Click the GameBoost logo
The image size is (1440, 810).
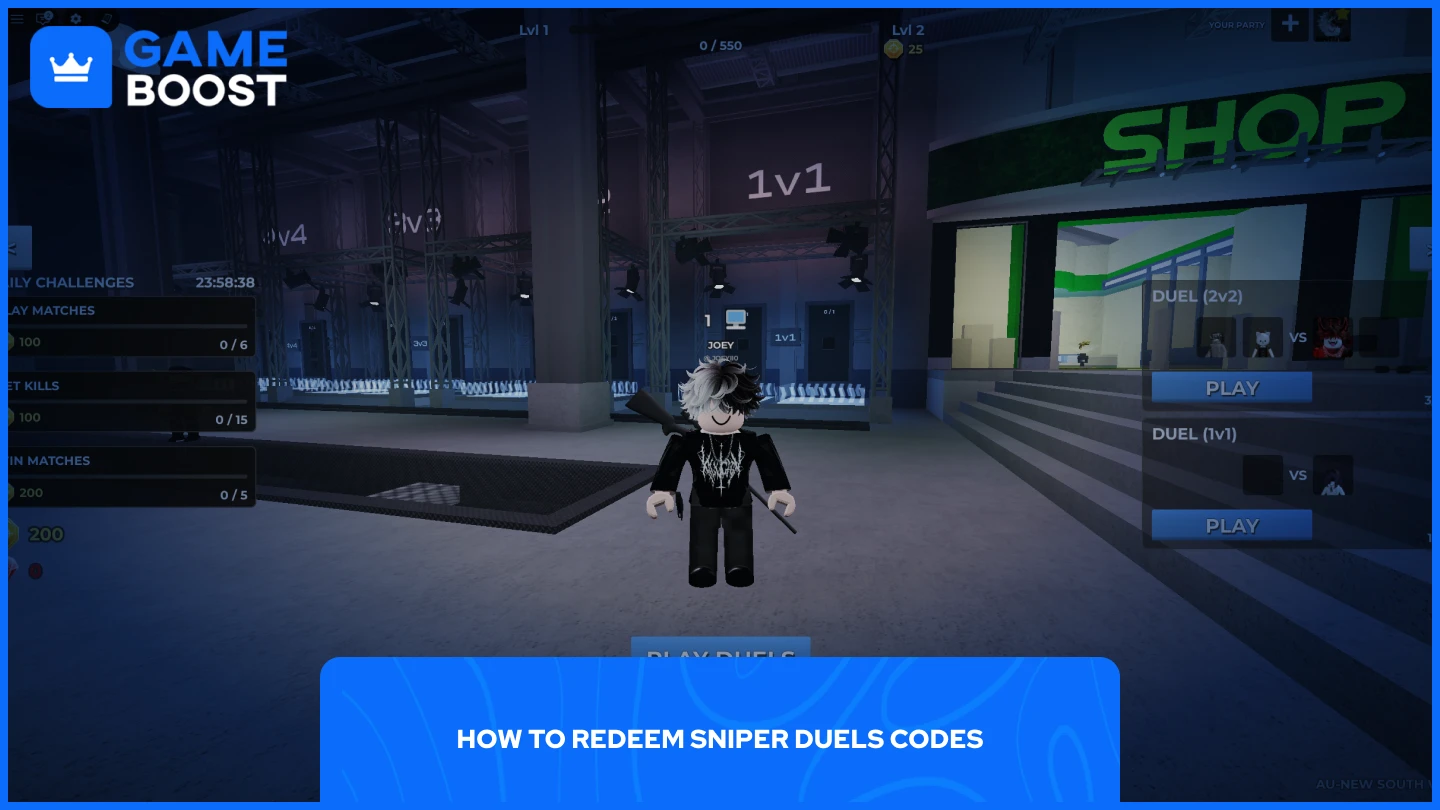(160, 65)
